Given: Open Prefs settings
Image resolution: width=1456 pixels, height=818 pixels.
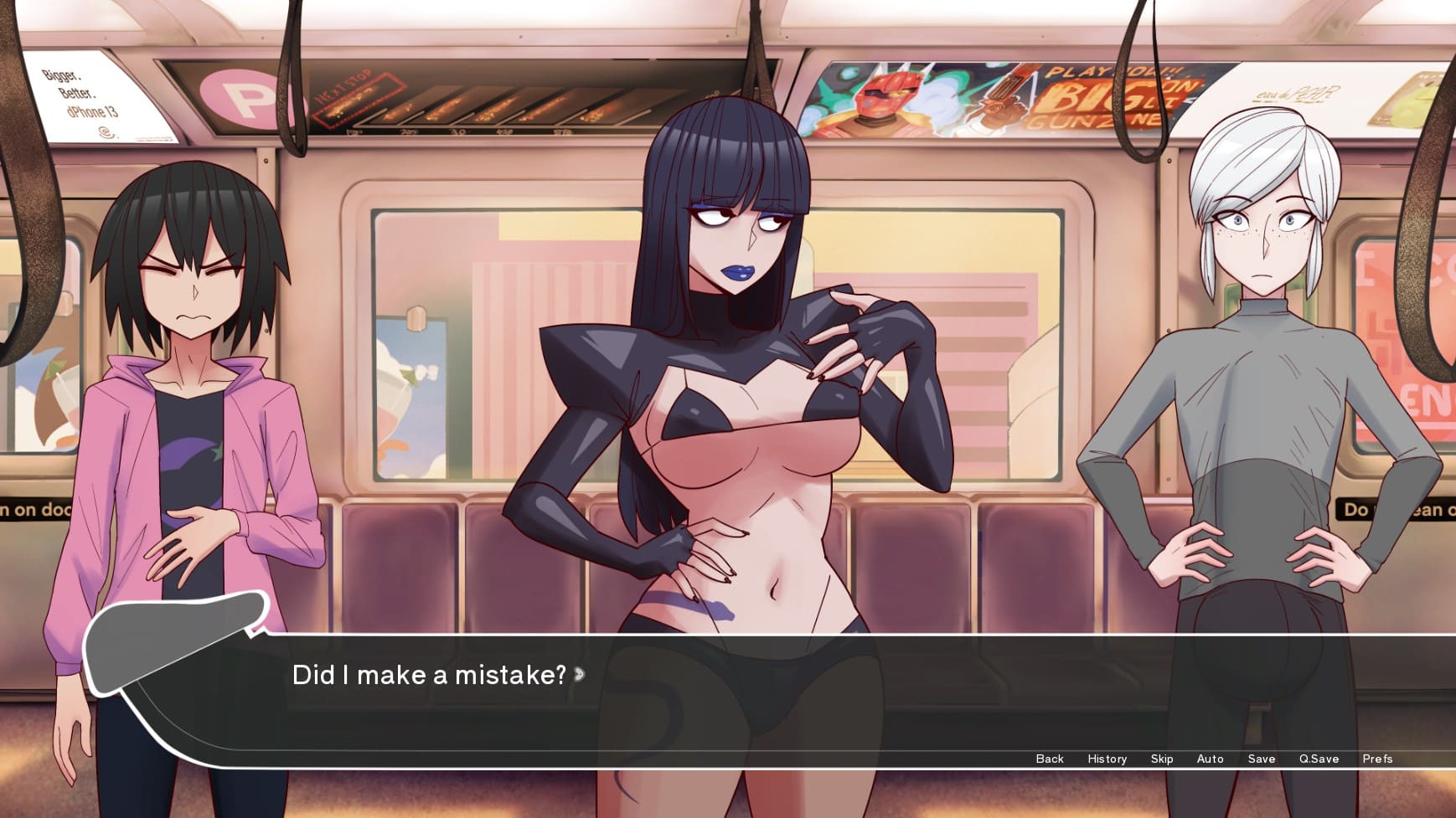Looking at the screenshot, I should click(x=1376, y=759).
